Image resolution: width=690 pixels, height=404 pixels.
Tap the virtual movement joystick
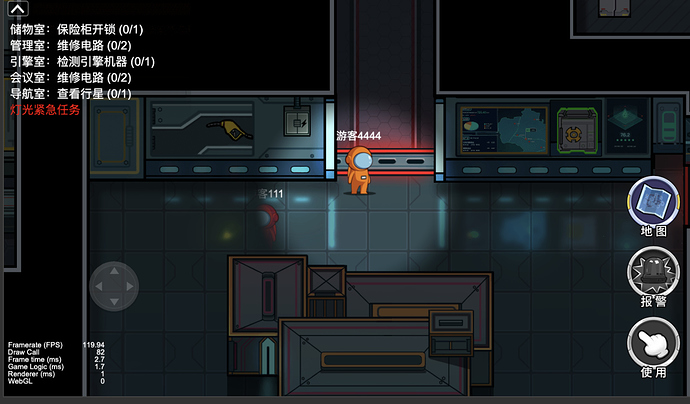coord(114,288)
